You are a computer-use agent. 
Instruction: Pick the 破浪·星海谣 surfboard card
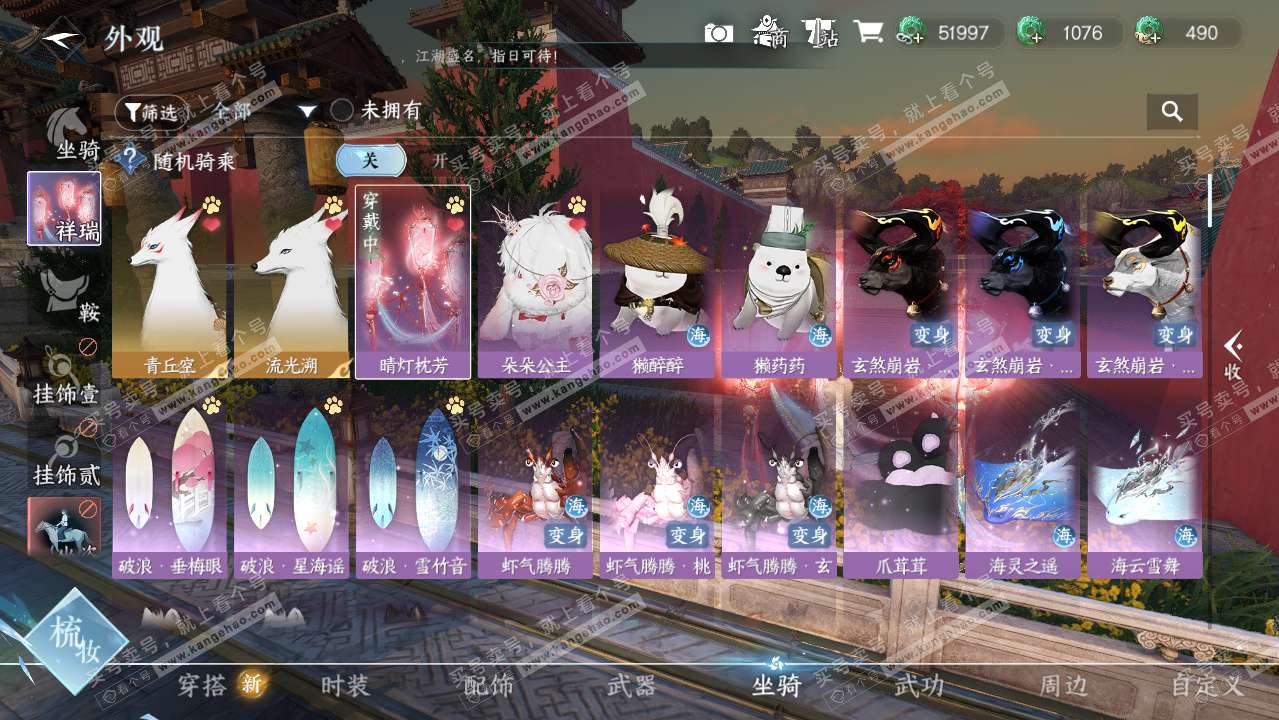pos(291,490)
